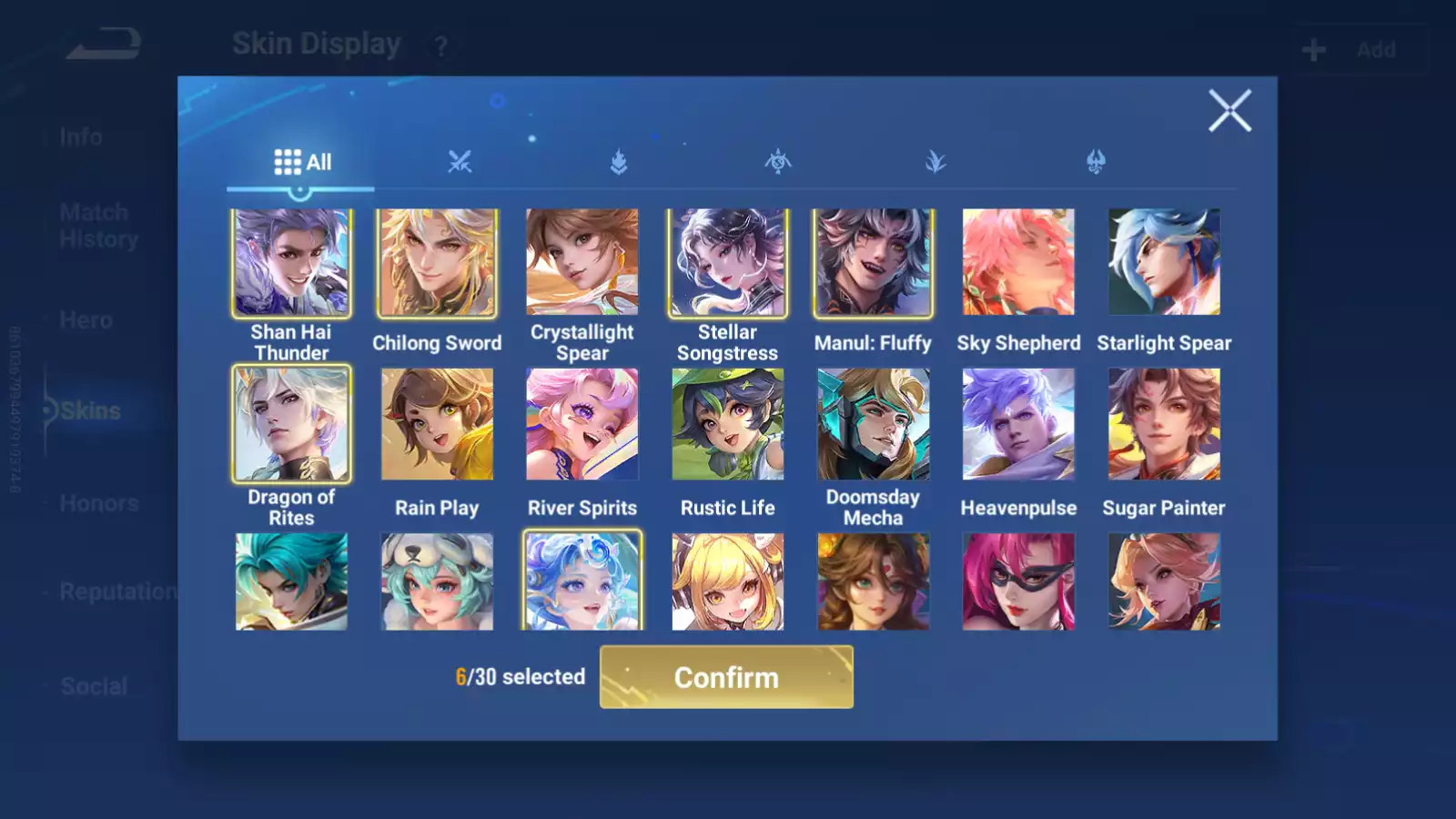
Task: Select the Rustic Life skin
Action: tap(728, 424)
